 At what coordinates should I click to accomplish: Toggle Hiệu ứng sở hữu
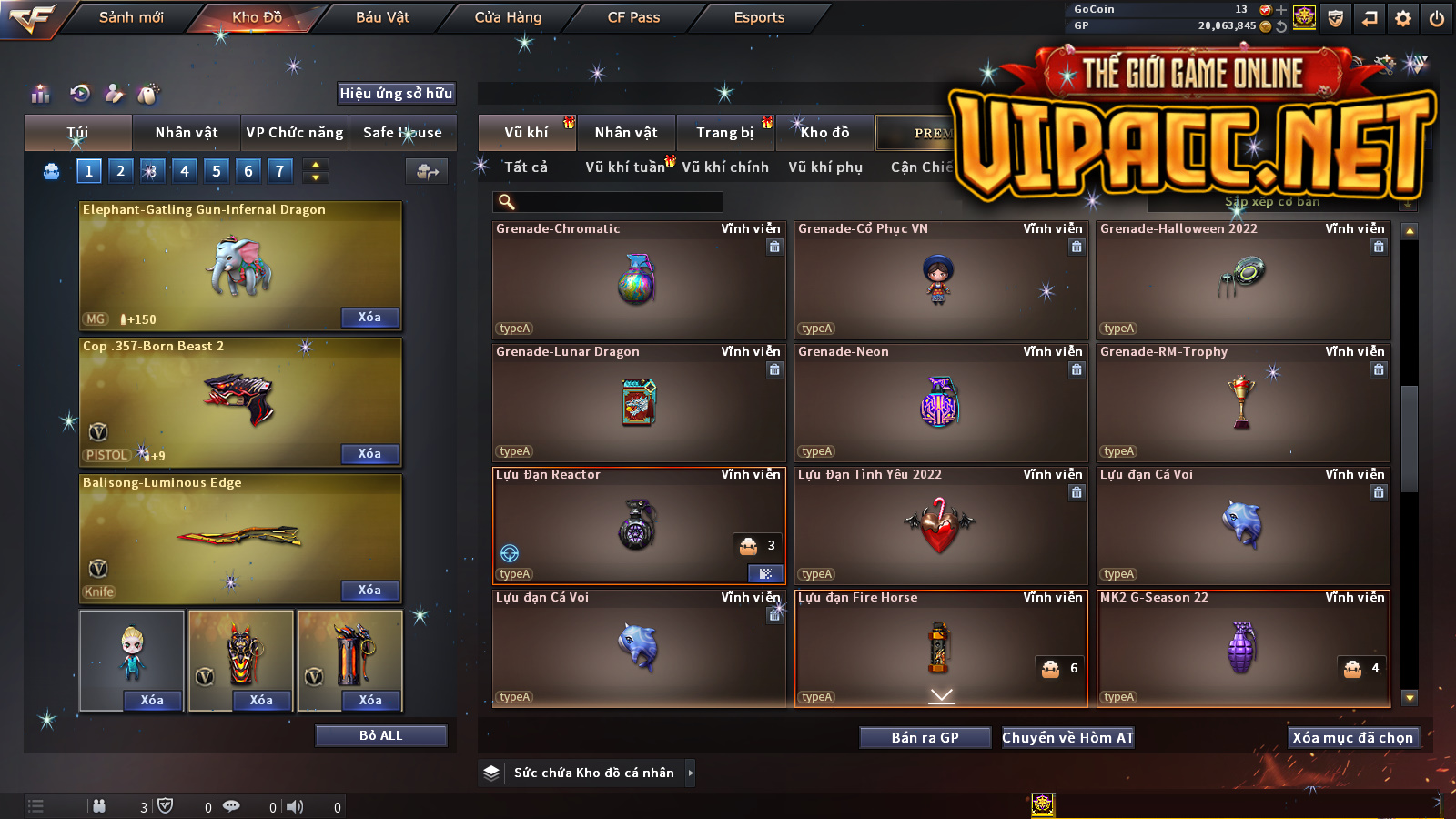[396, 93]
